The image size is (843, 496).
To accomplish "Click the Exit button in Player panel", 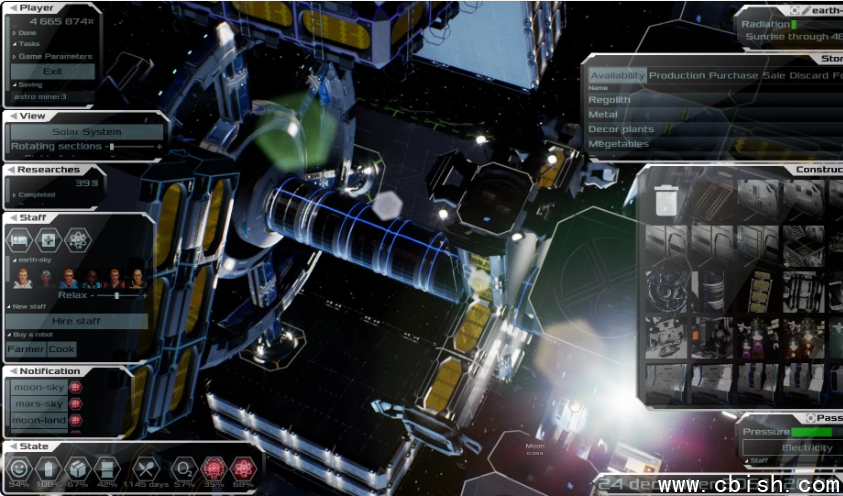I will [x=53, y=71].
